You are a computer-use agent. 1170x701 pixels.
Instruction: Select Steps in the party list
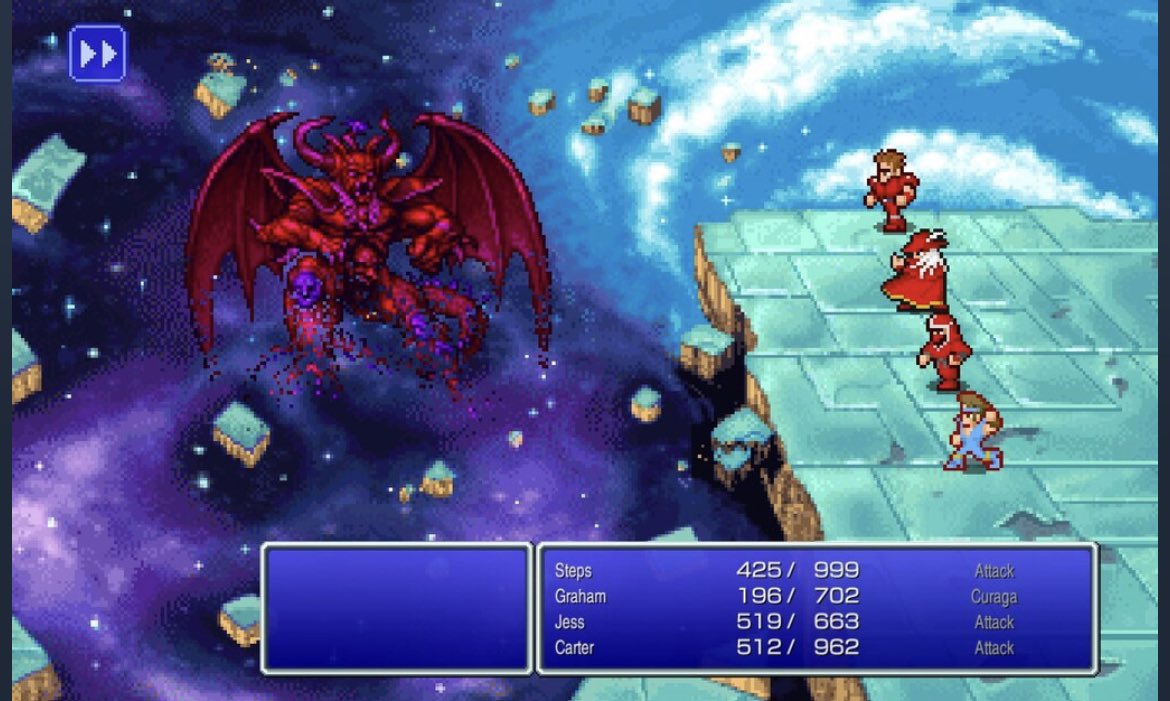coord(573,571)
